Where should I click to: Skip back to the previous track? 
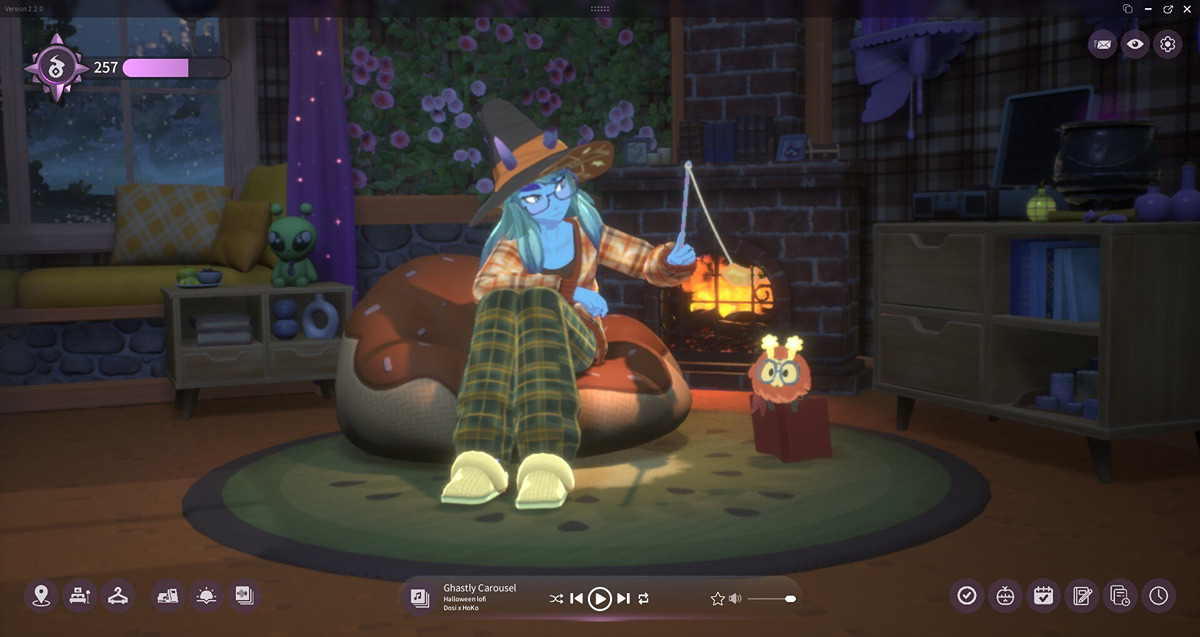[576, 598]
